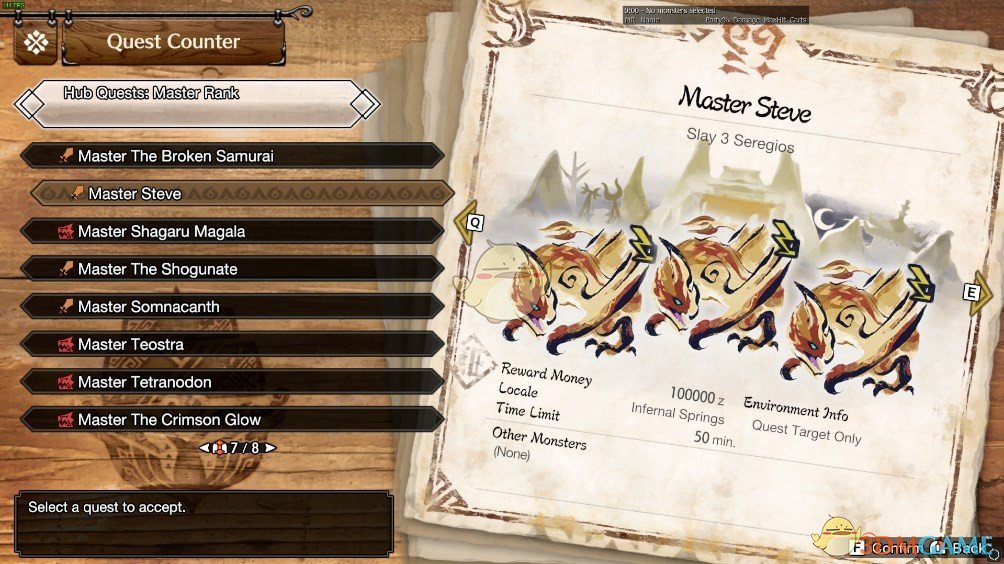Go to the next quest list page
This screenshot has height=564, width=1004.
tap(269, 448)
